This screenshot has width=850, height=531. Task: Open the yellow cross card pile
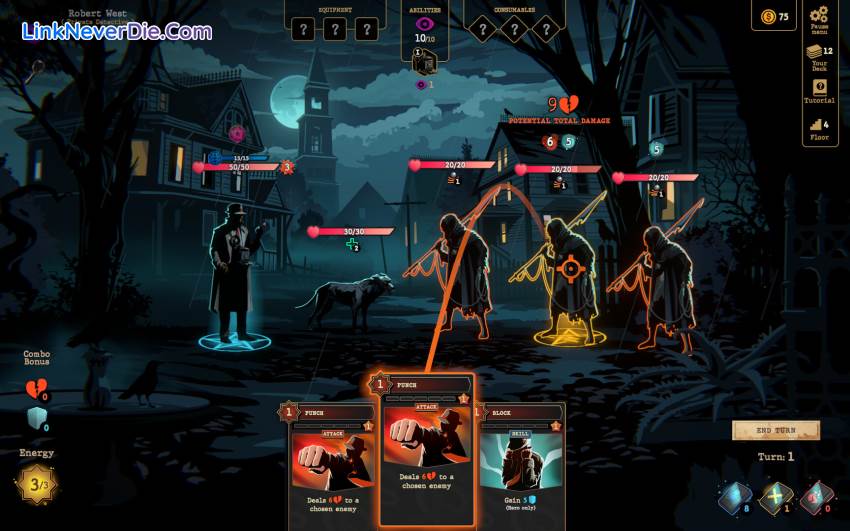(x=776, y=497)
